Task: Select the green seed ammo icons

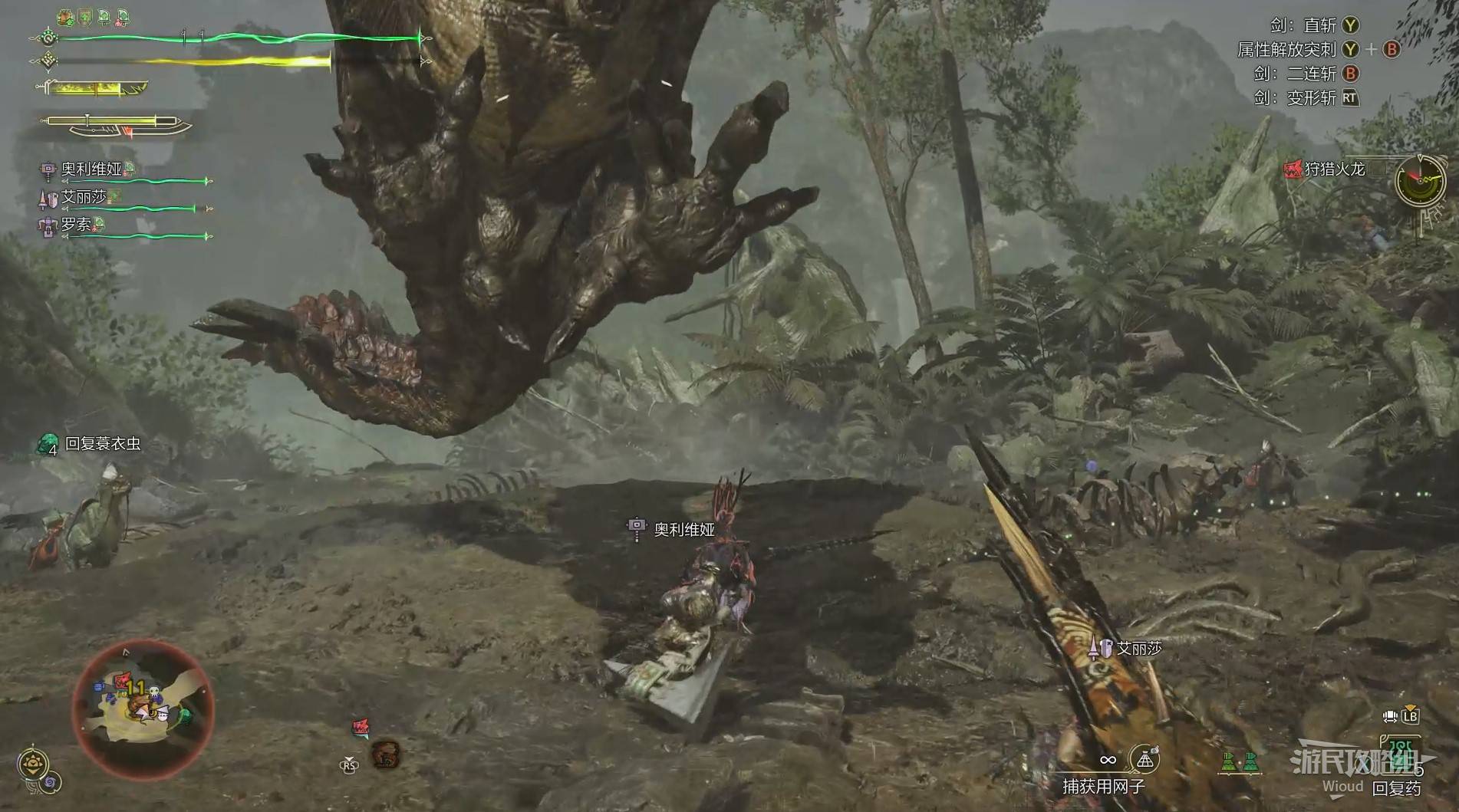Action: pyautogui.click(x=1240, y=762)
